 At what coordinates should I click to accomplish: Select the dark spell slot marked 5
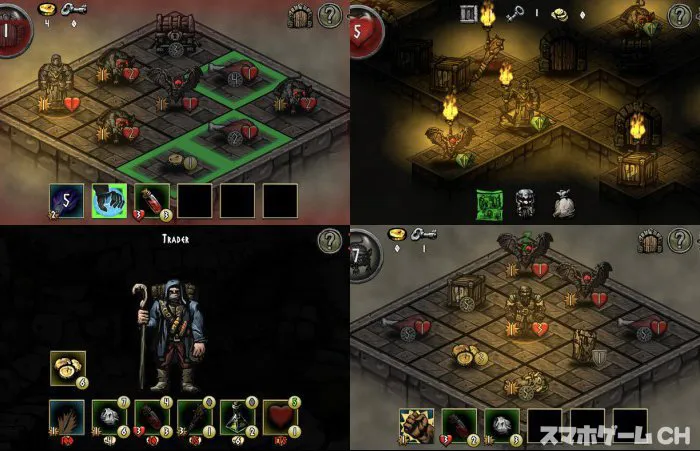(x=66, y=201)
